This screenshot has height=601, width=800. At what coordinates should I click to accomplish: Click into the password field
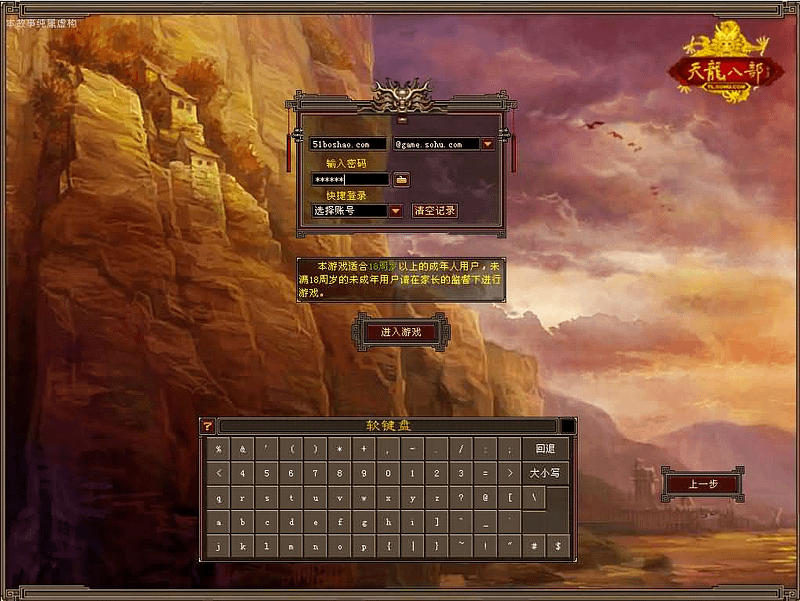[x=349, y=179]
